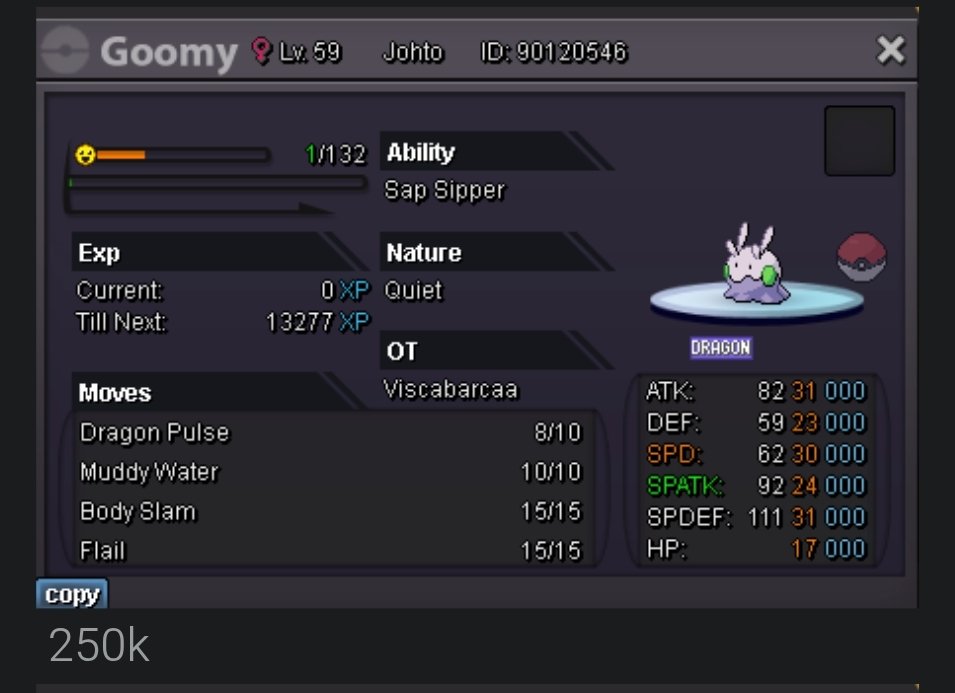The height and width of the screenshot is (693, 955).
Task: Click the Dragon type badge
Action: tap(720, 348)
